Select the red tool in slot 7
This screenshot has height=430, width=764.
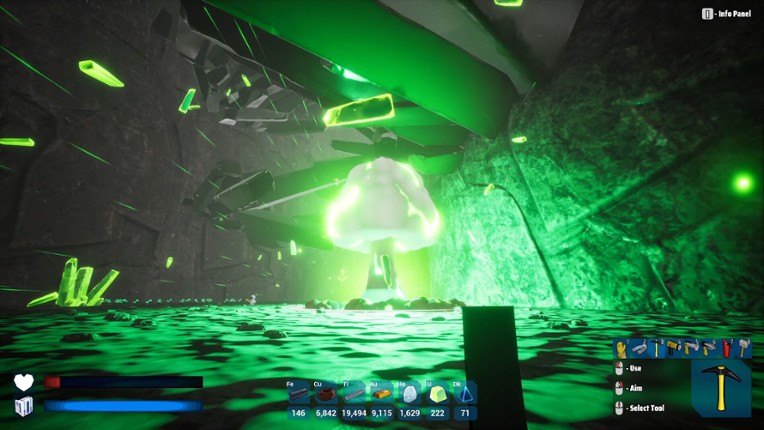(726, 348)
